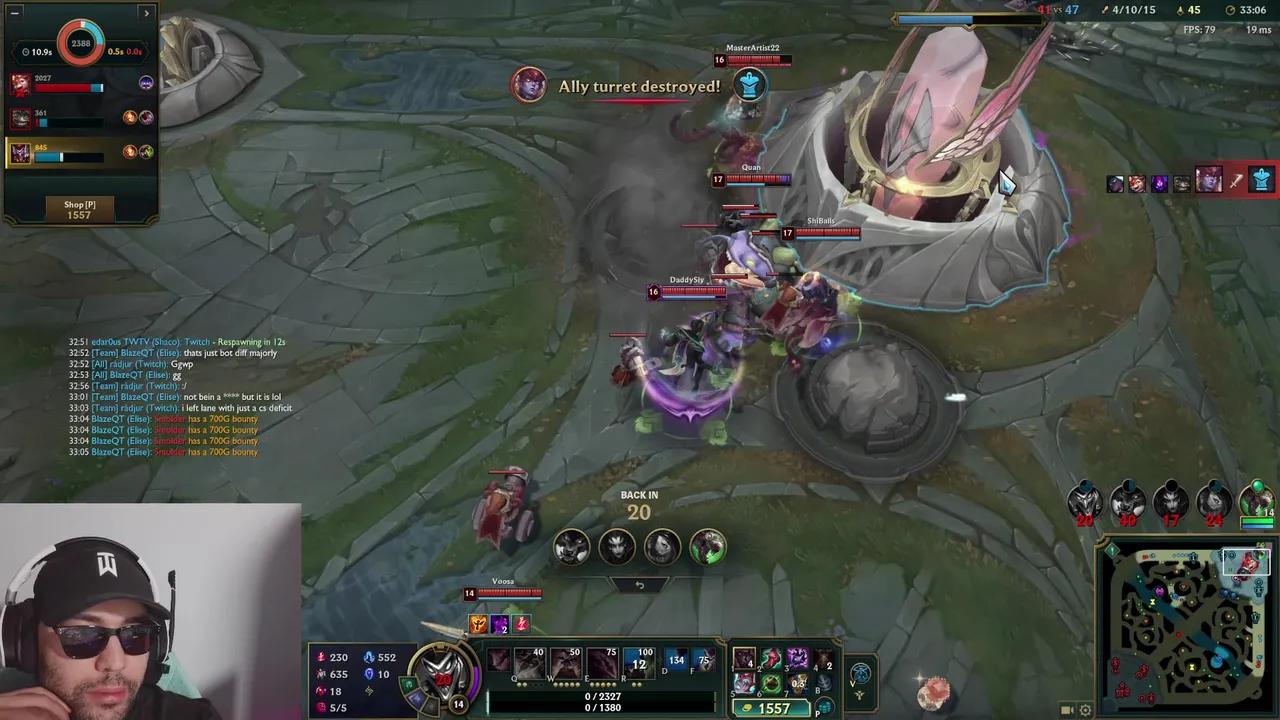Click Voosa's first item icon below her nameplate
1280x720 pixels.
point(478,624)
